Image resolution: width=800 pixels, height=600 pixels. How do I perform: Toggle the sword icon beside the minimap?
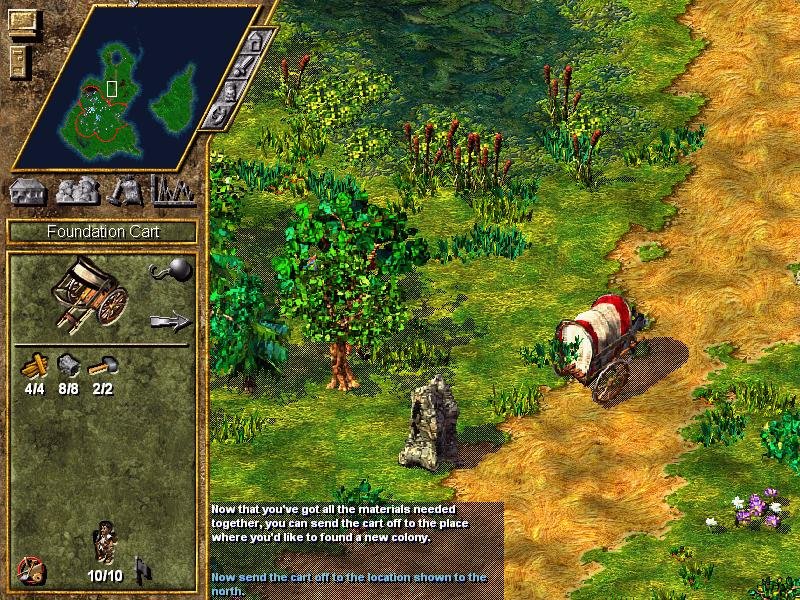click(x=246, y=67)
